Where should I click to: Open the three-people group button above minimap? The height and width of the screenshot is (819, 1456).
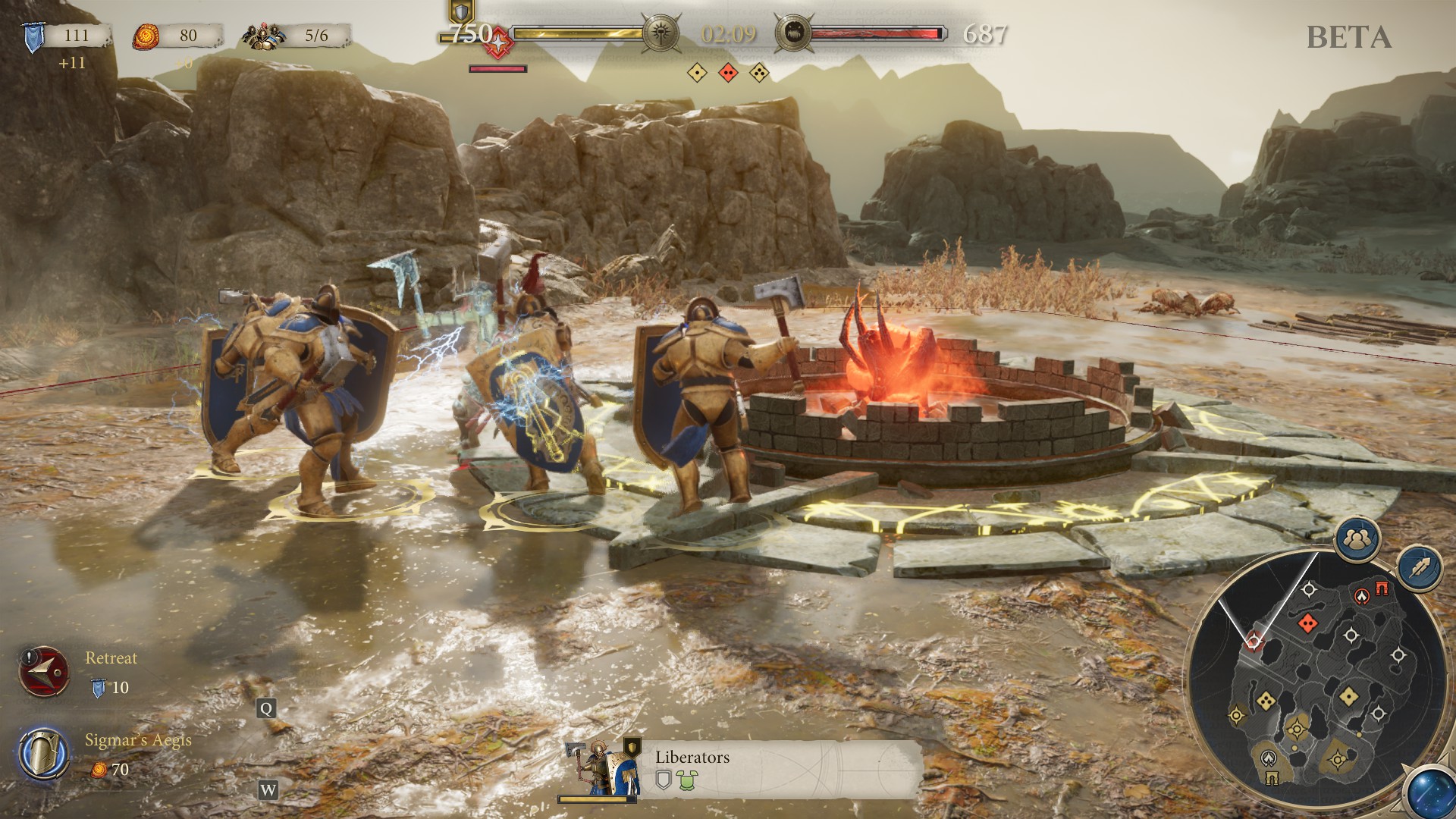pos(1357,539)
